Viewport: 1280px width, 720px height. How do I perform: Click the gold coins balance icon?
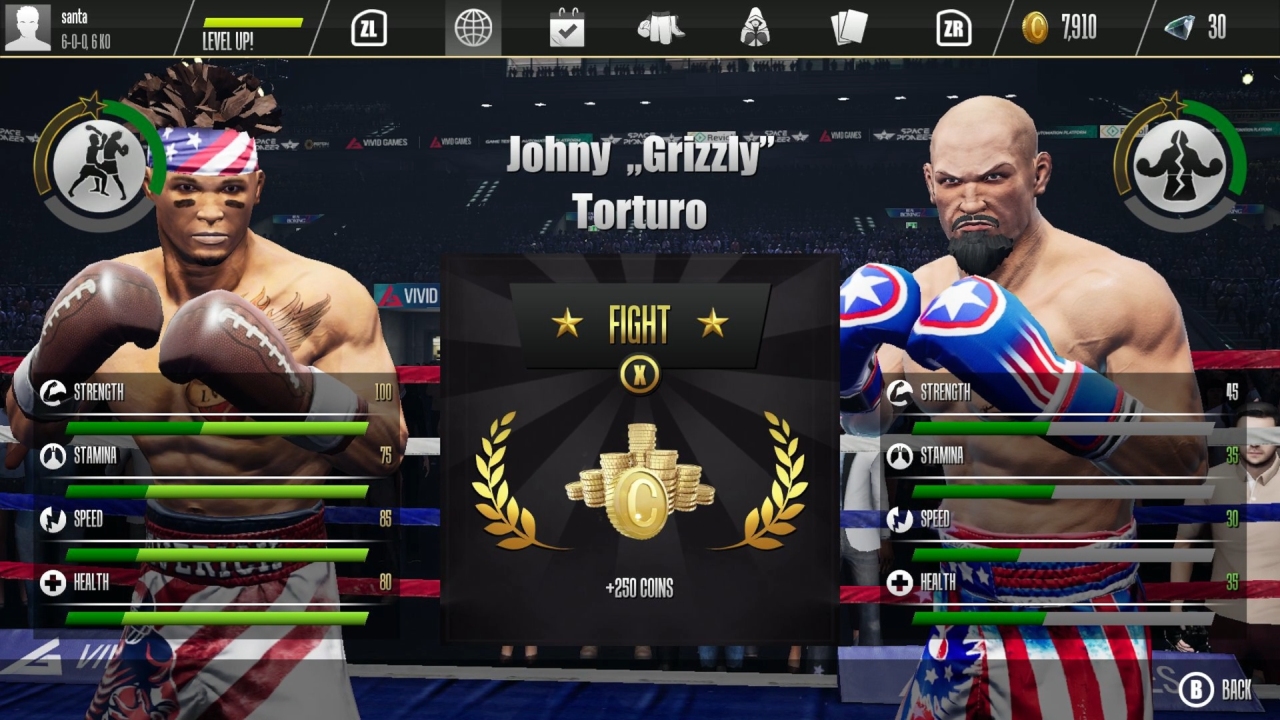(1037, 29)
